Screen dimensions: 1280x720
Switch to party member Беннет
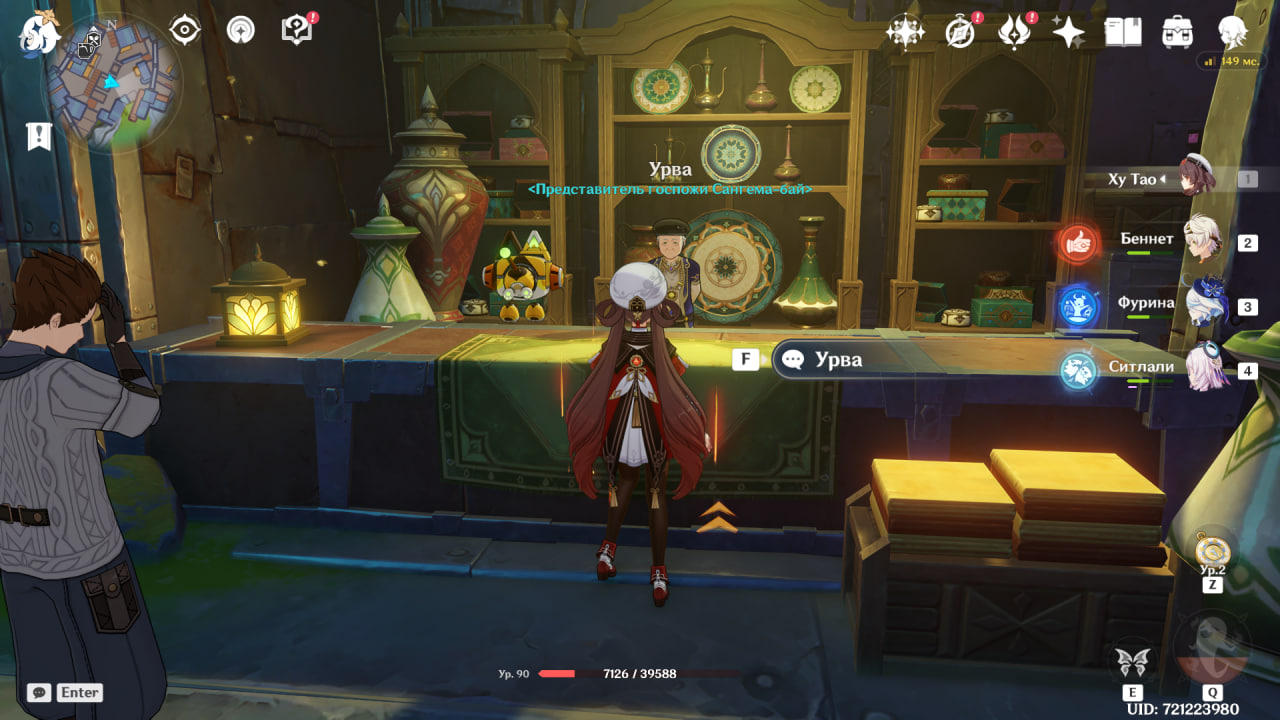coord(1202,240)
